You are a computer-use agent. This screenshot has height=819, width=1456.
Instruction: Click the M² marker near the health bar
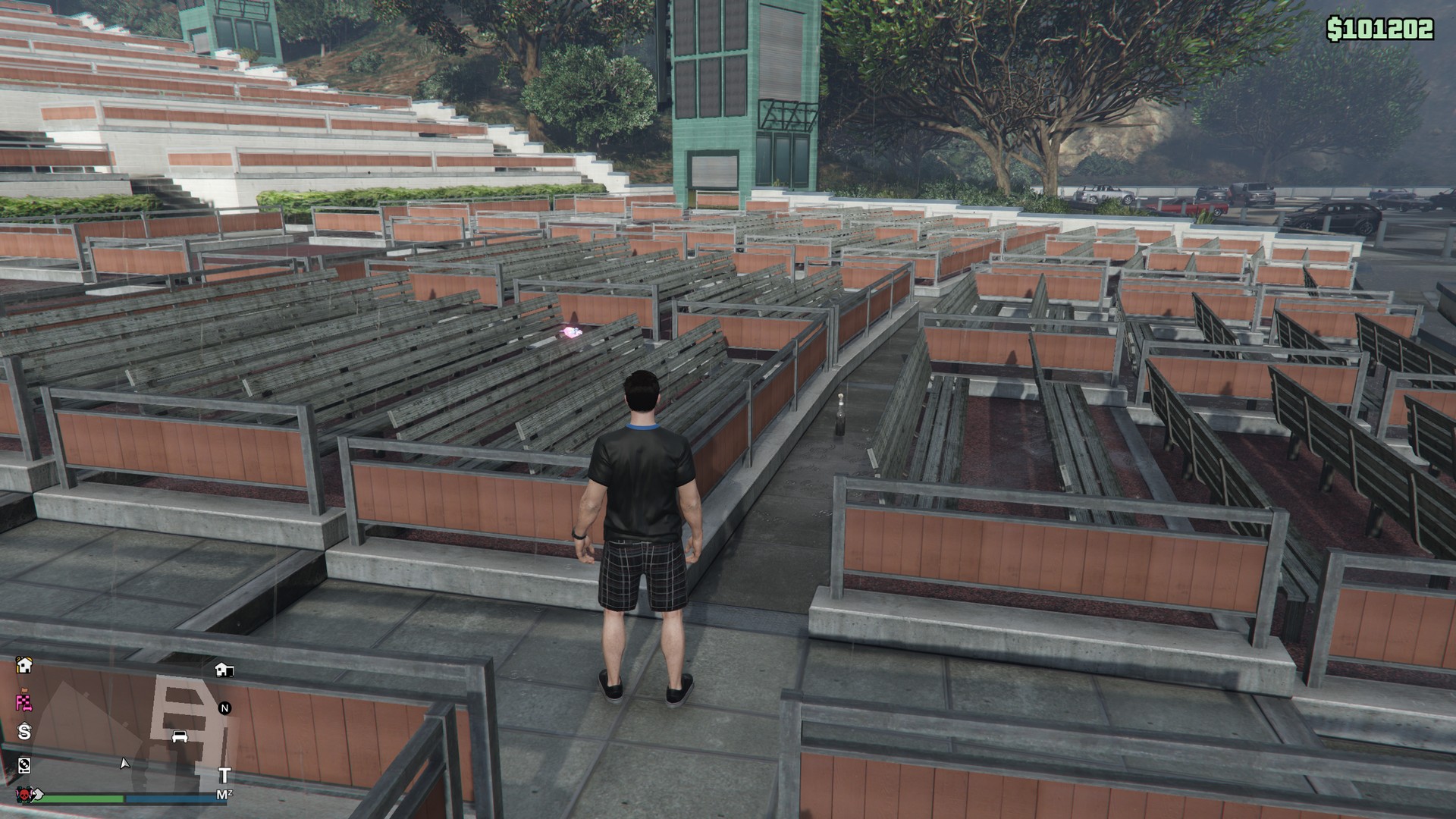[224, 794]
